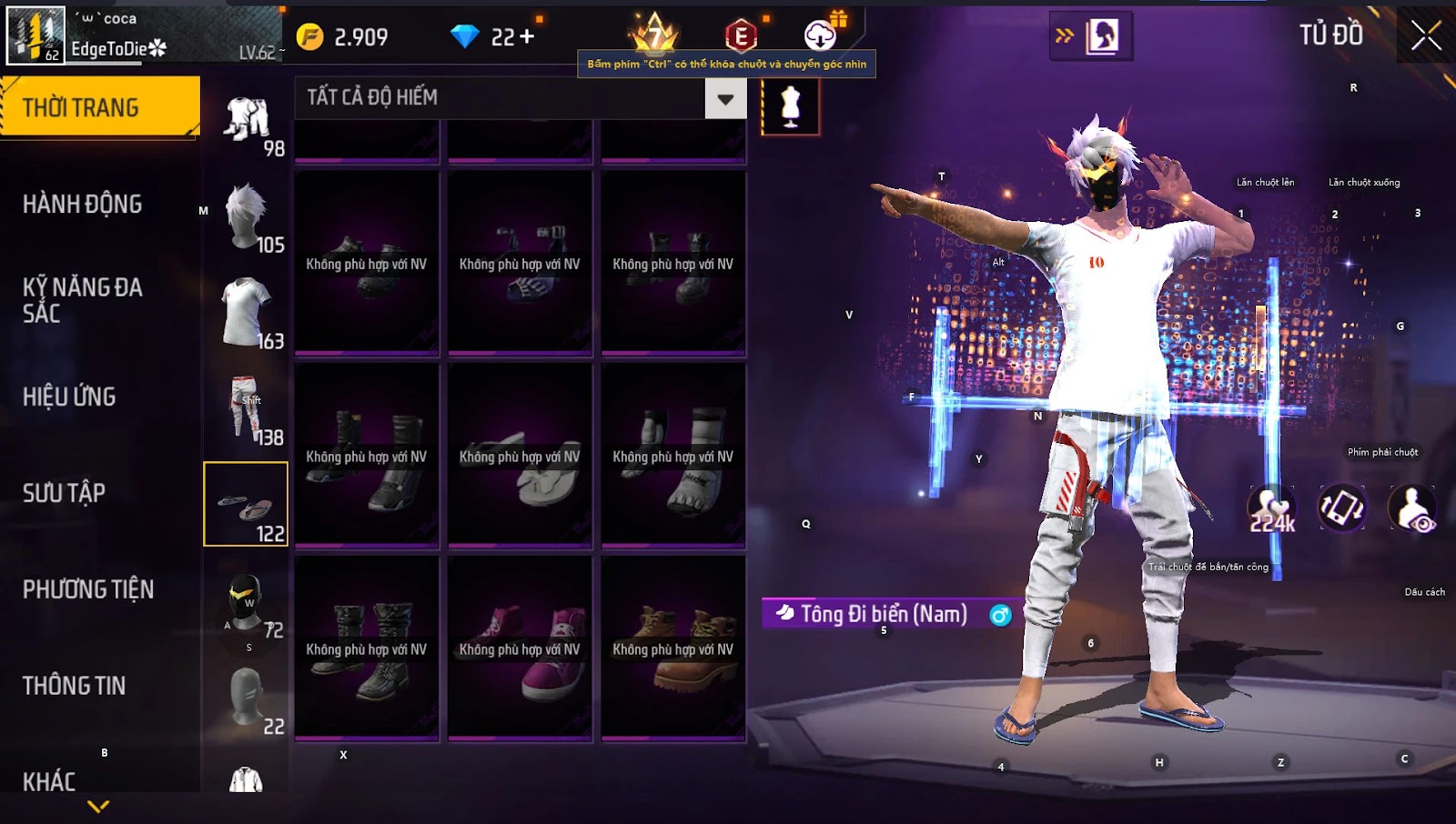Pick the footwear category with 122 items
The height and width of the screenshot is (824, 1456).
coord(246,504)
